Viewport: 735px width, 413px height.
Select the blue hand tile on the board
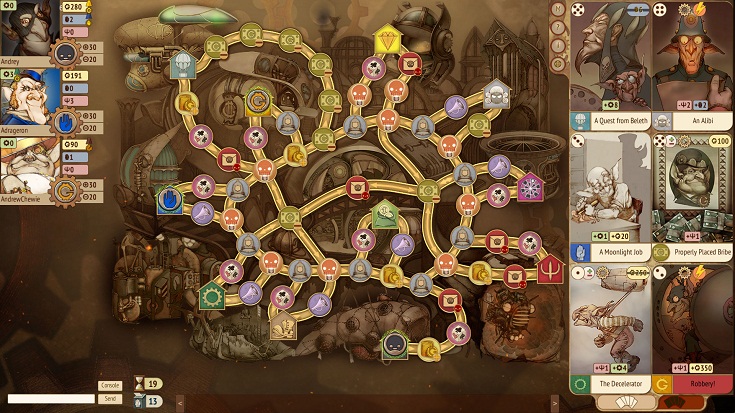pyautogui.click(x=170, y=198)
